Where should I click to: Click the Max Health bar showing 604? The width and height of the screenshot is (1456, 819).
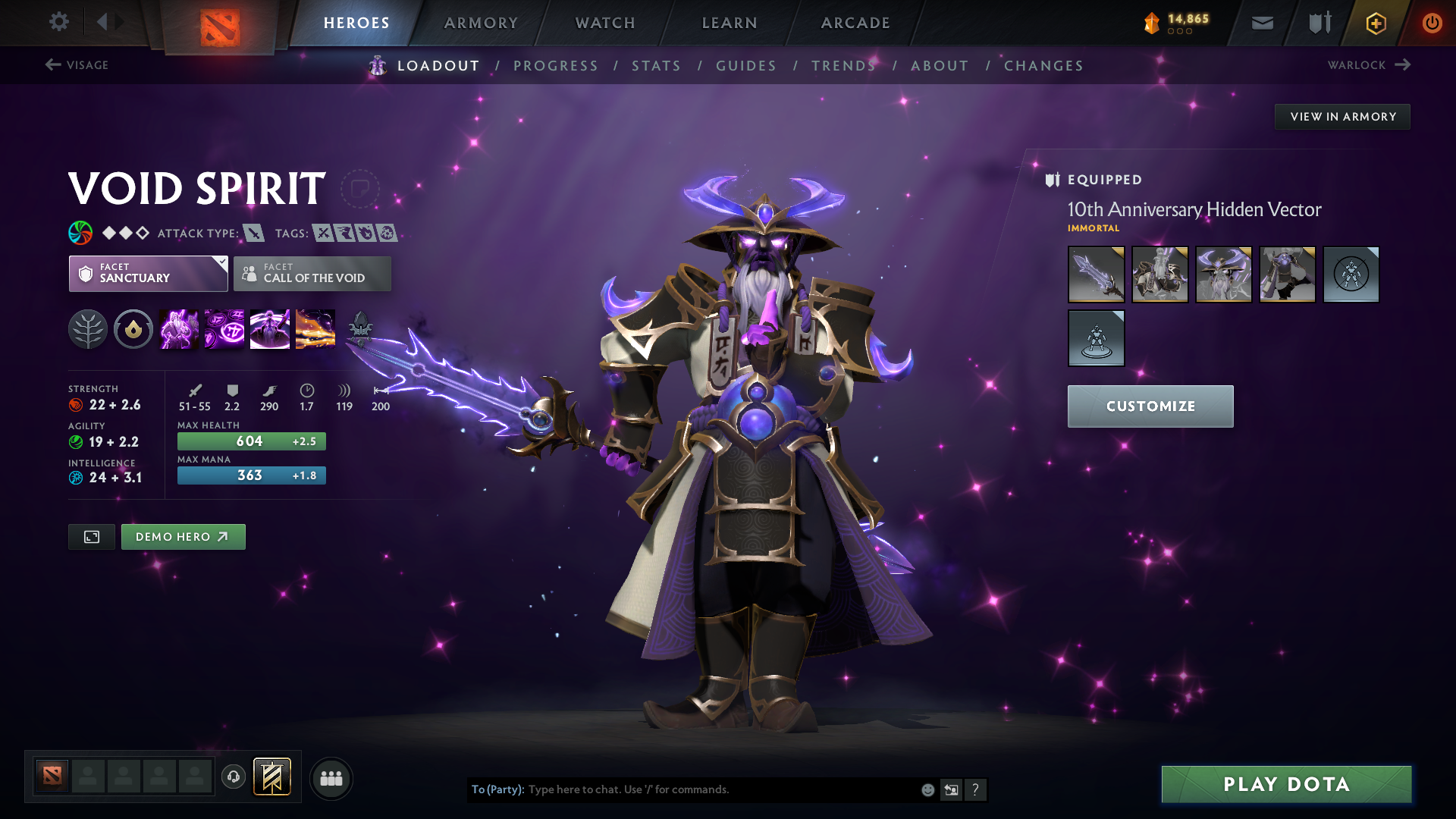tap(251, 441)
